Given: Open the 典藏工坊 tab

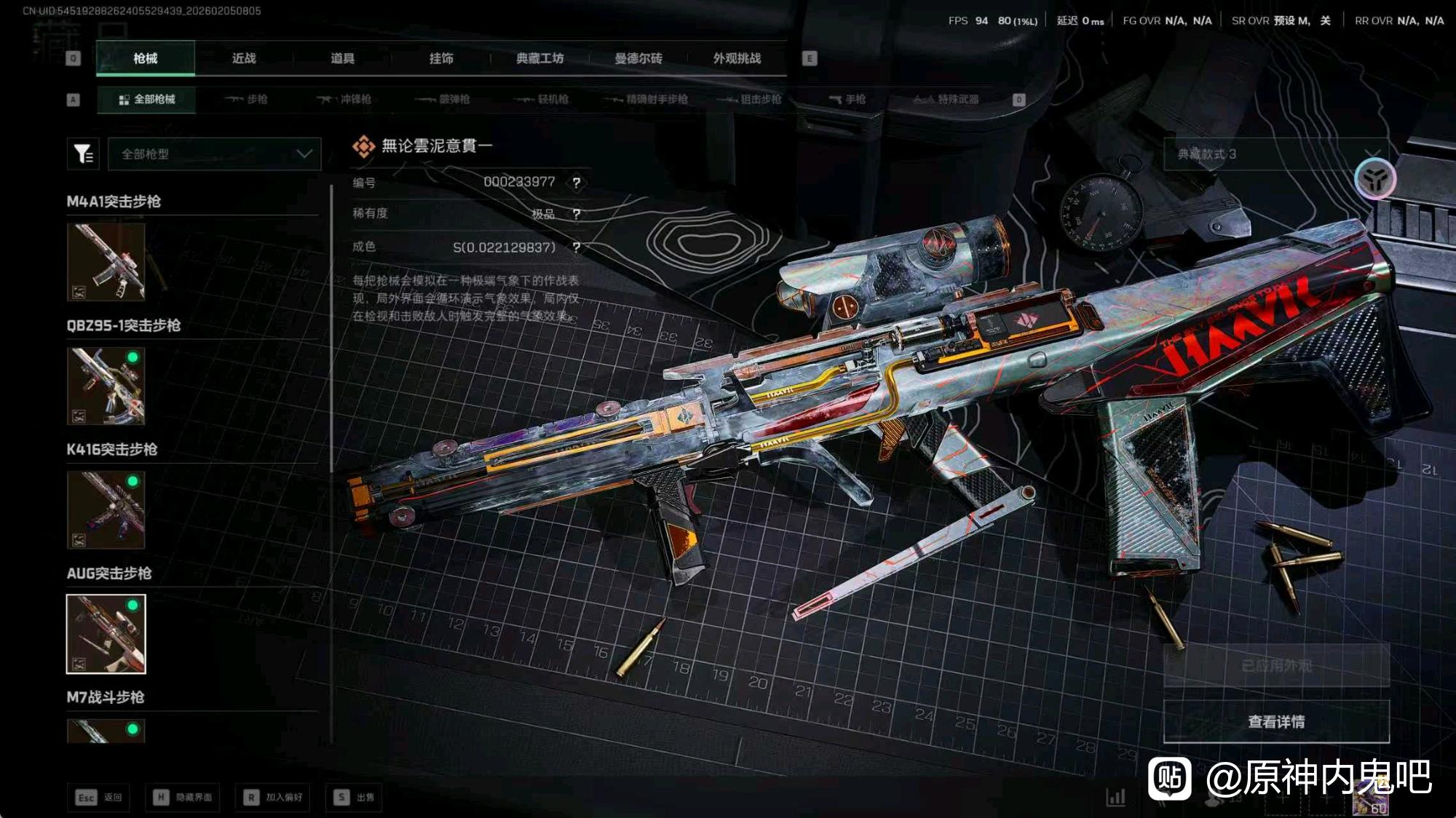Looking at the screenshot, I should (539, 58).
